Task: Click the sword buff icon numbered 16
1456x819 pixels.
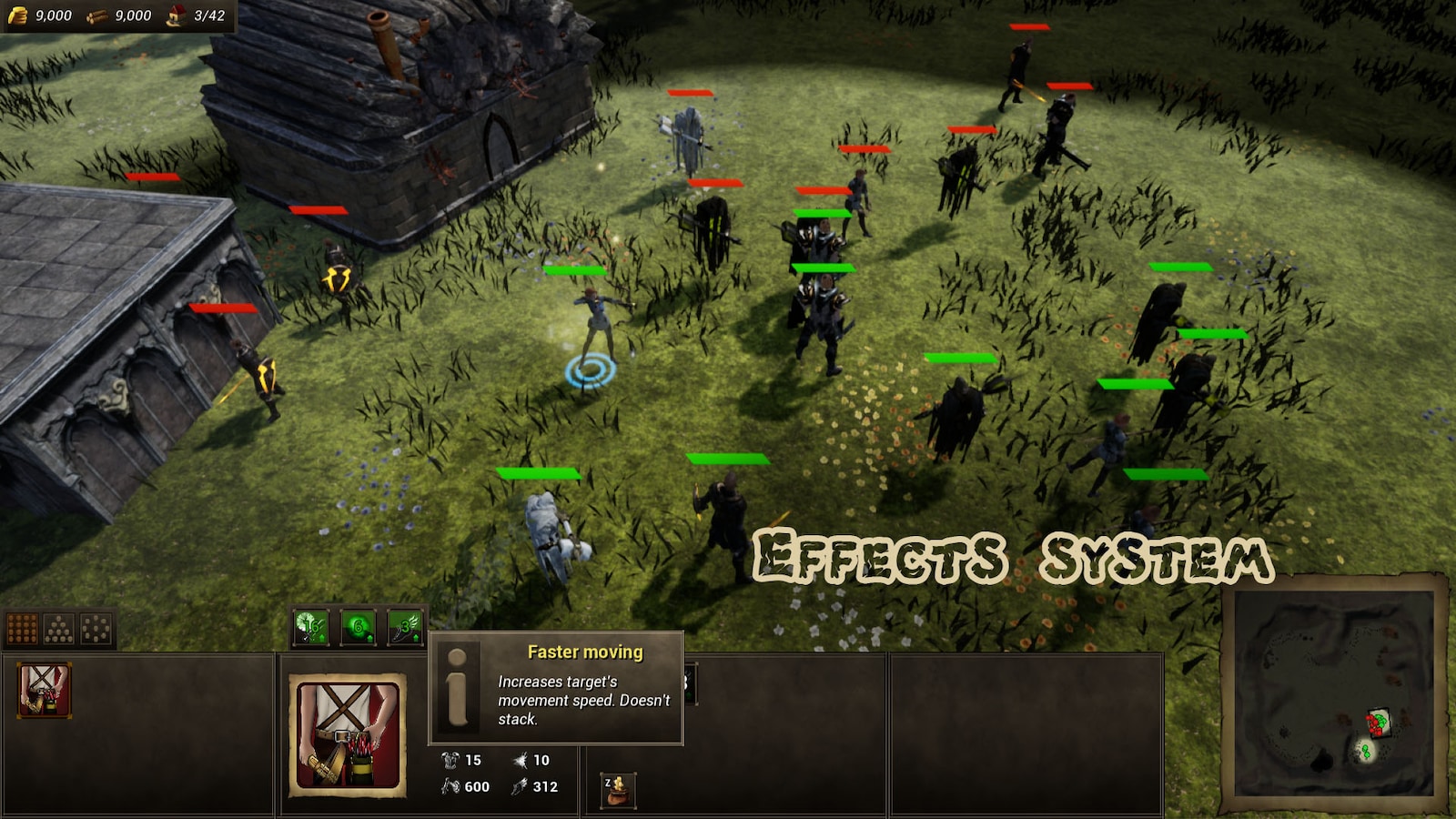Action: (308, 628)
